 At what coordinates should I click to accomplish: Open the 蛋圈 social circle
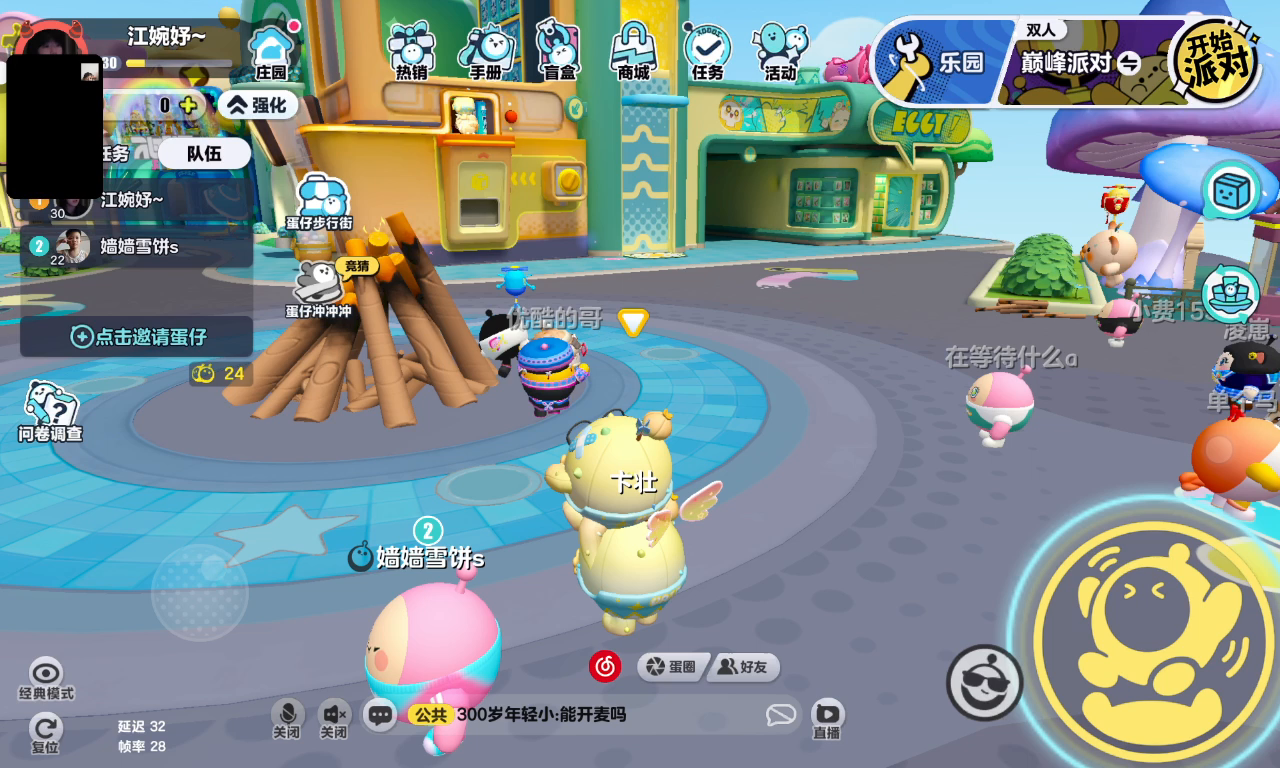(x=672, y=667)
